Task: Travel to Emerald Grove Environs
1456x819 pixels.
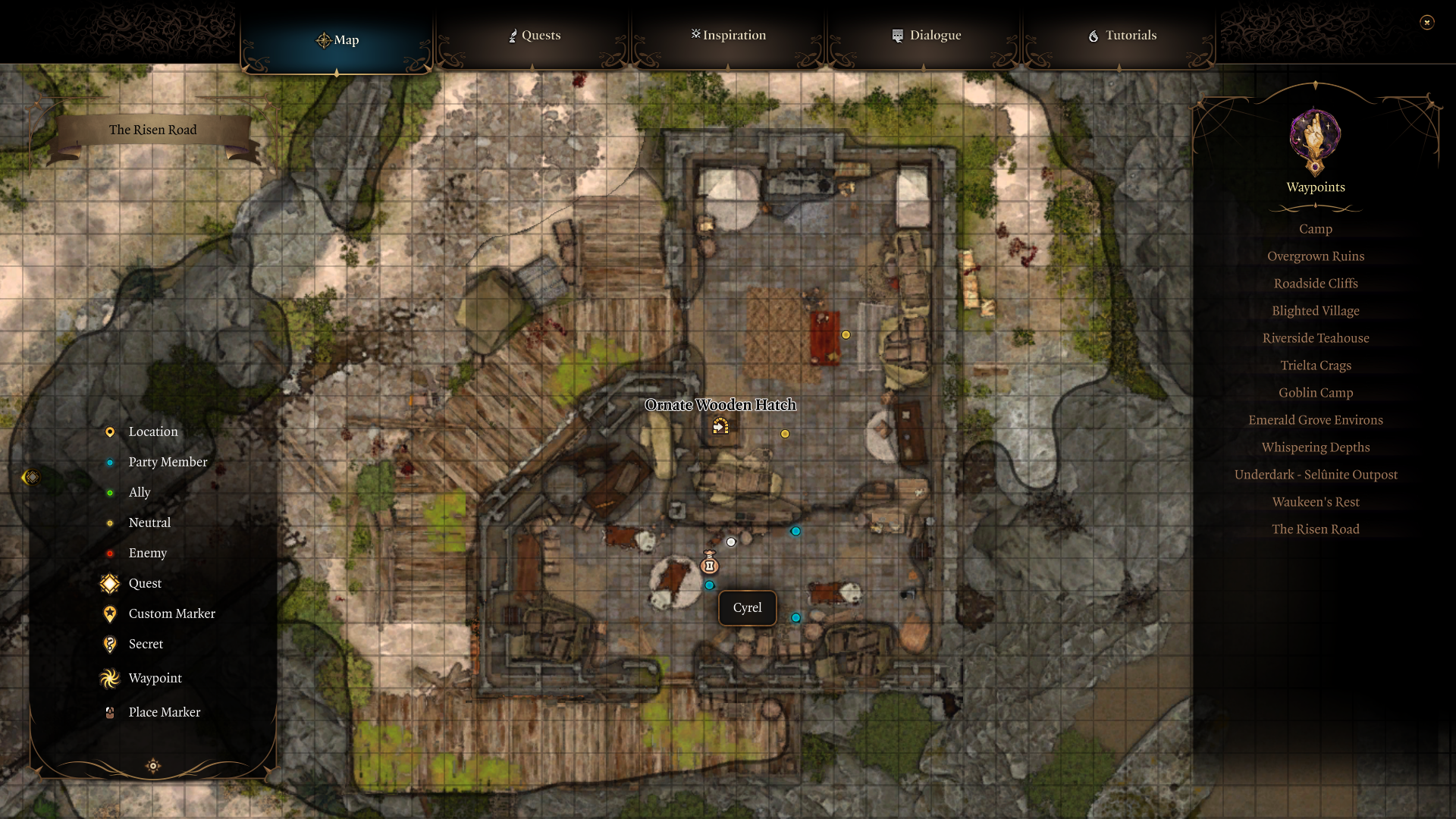Action: (x=1315, y=420)
